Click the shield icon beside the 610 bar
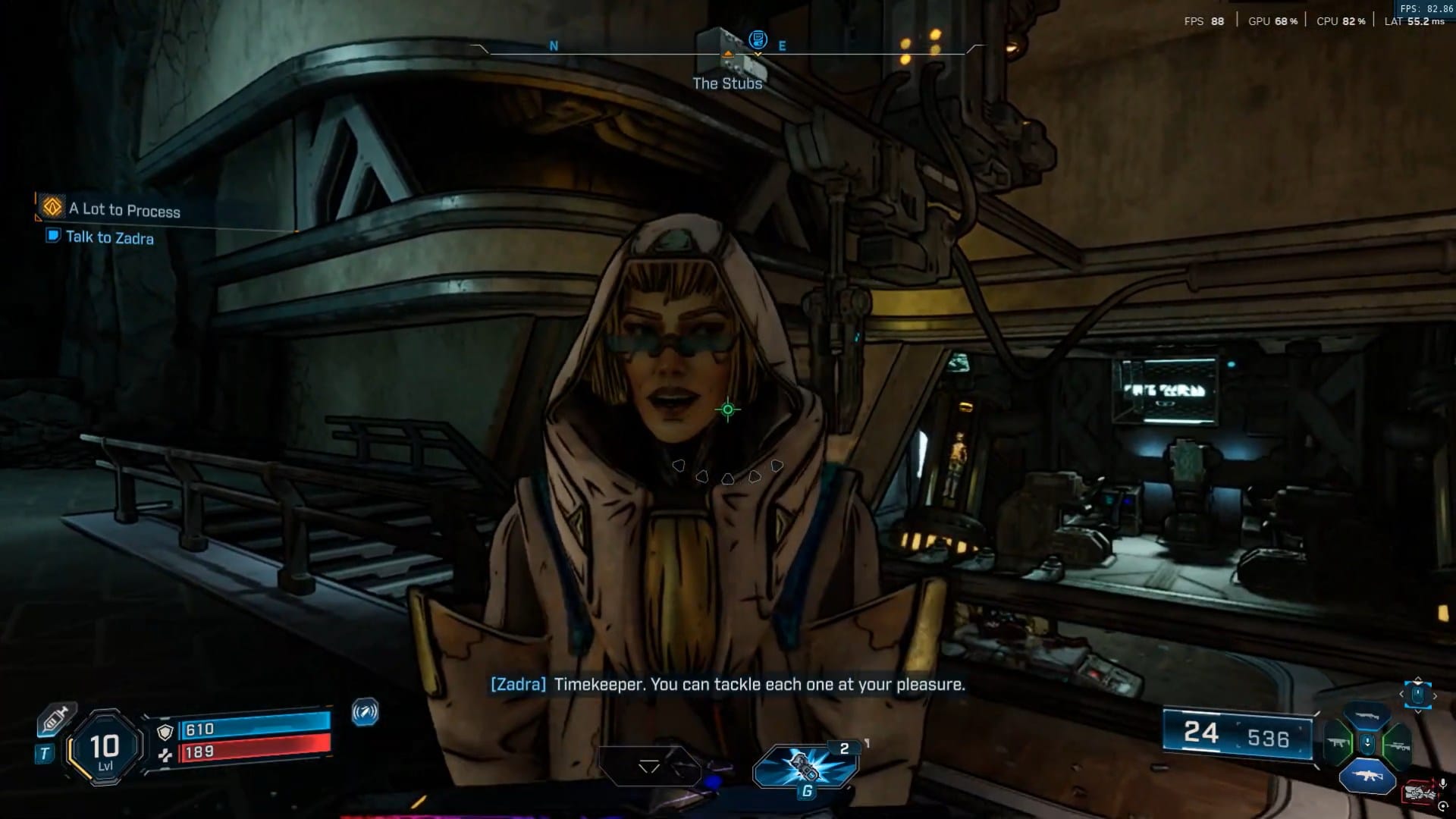 pos(165,732)
